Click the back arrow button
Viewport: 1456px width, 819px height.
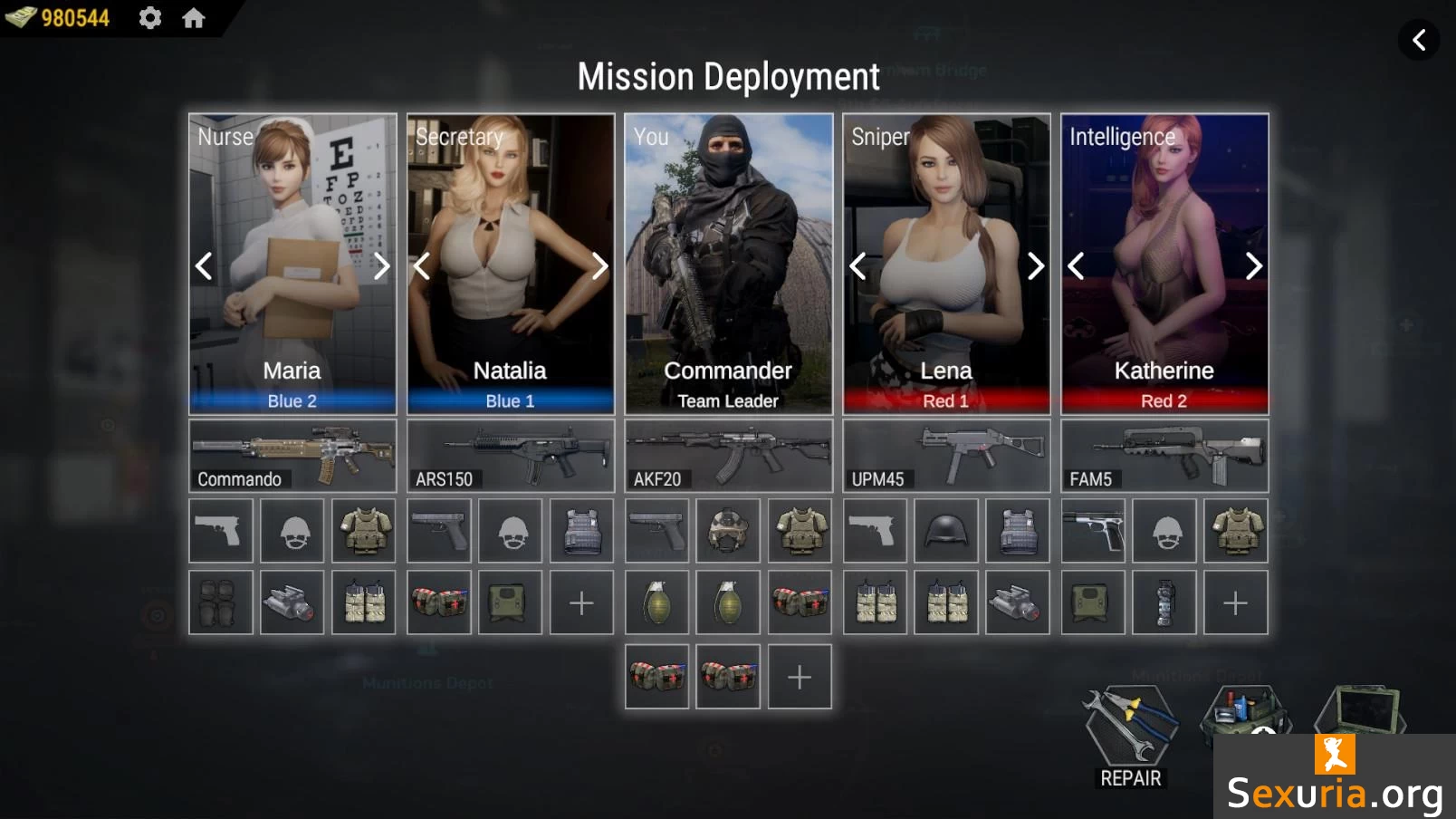pyautogui.click(x=1419, y=40)
